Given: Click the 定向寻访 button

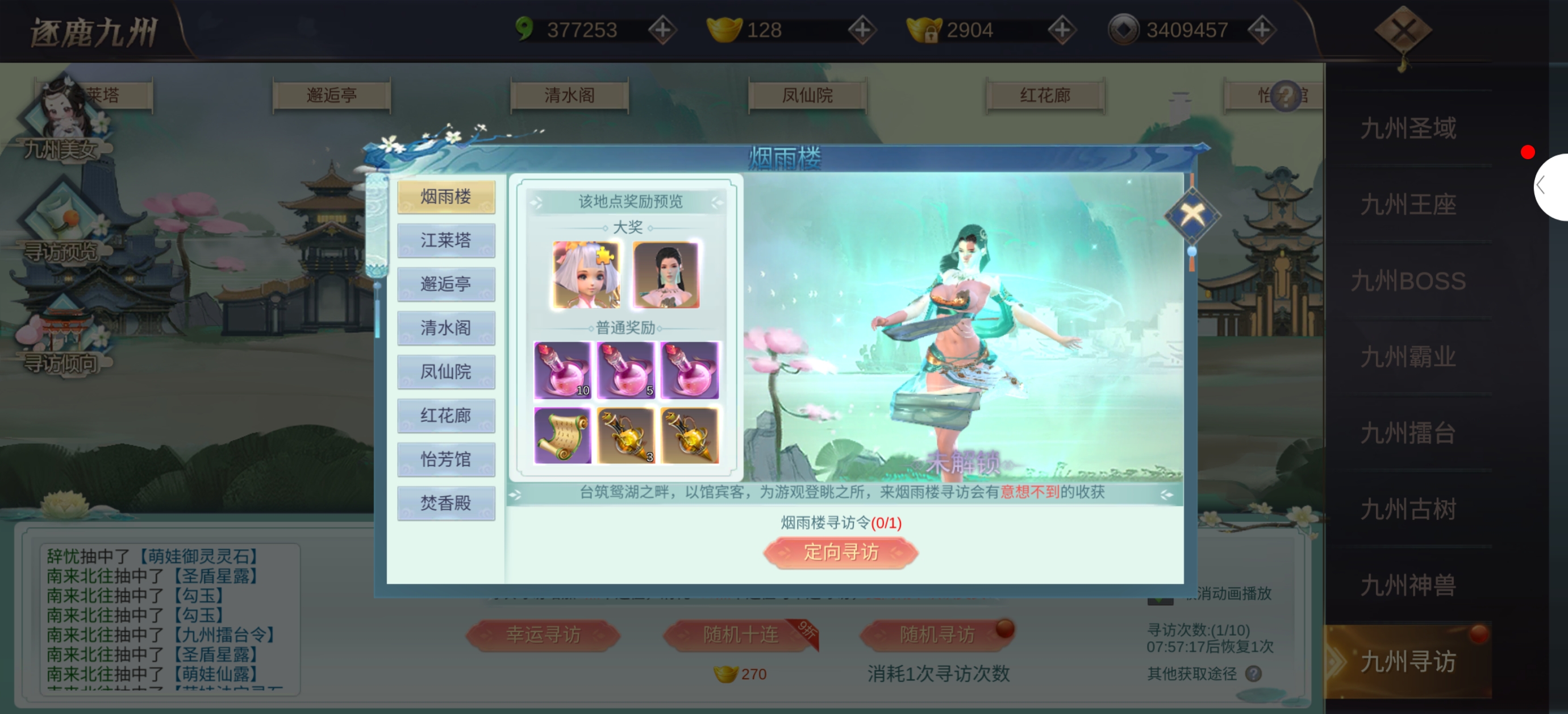Looking at the screenshot, I should (840, 553).
